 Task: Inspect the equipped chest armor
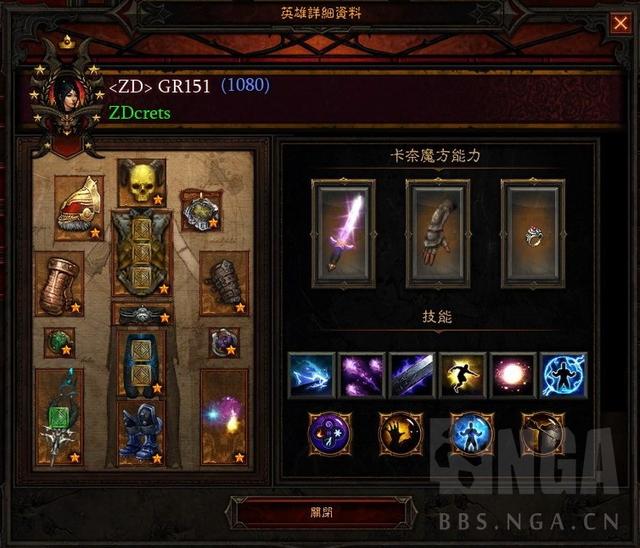click(x=141, y=251)
